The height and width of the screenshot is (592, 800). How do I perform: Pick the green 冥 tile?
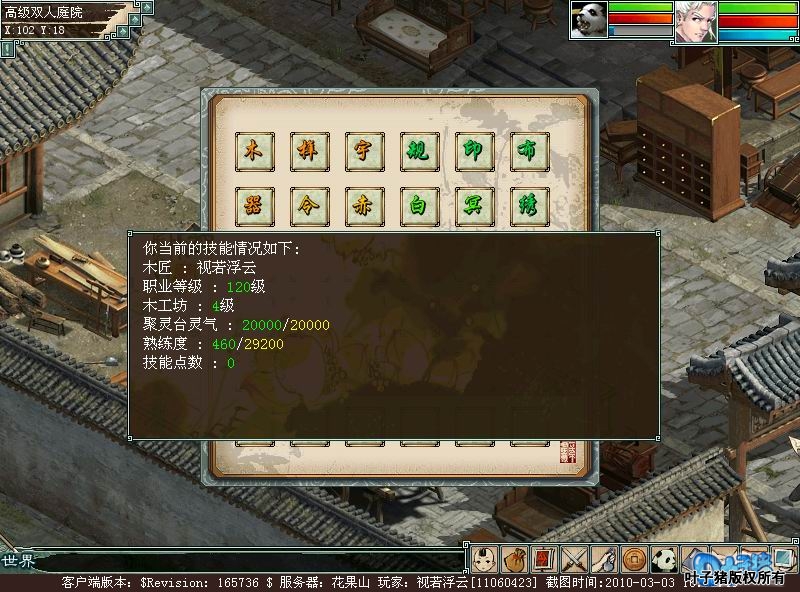[x=473, y=205]
